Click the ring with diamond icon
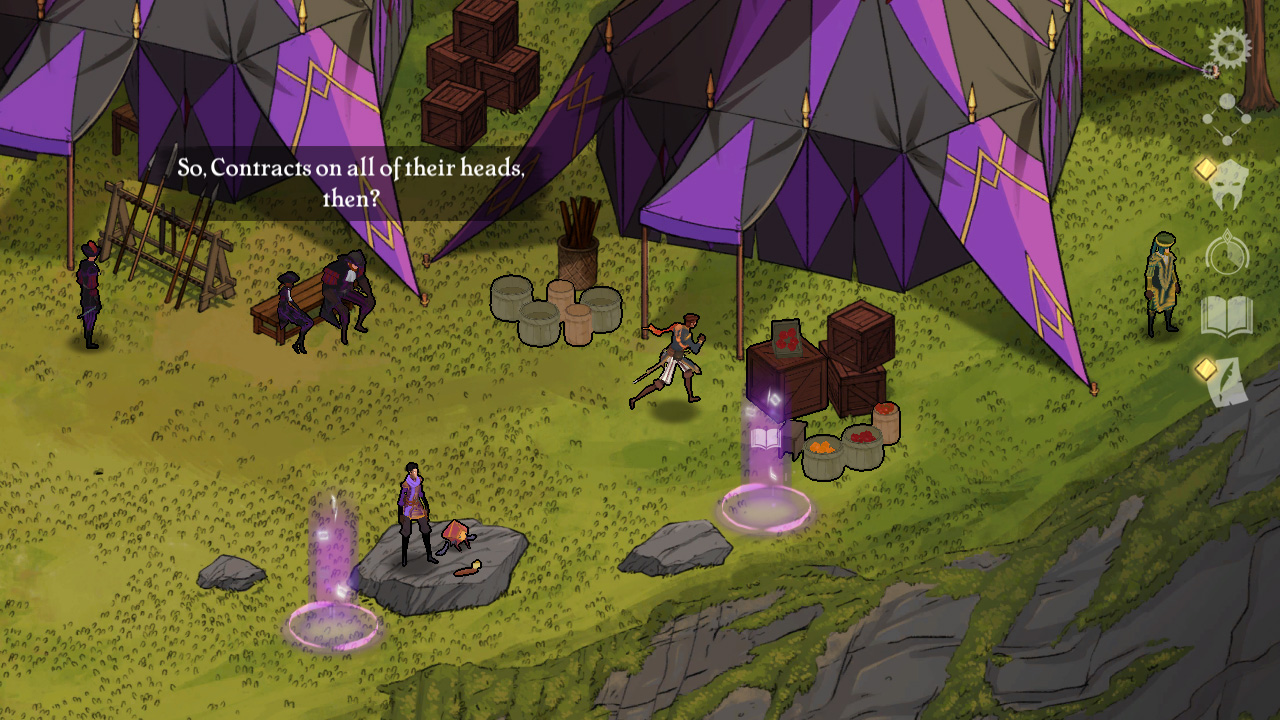 point(1227,254)
